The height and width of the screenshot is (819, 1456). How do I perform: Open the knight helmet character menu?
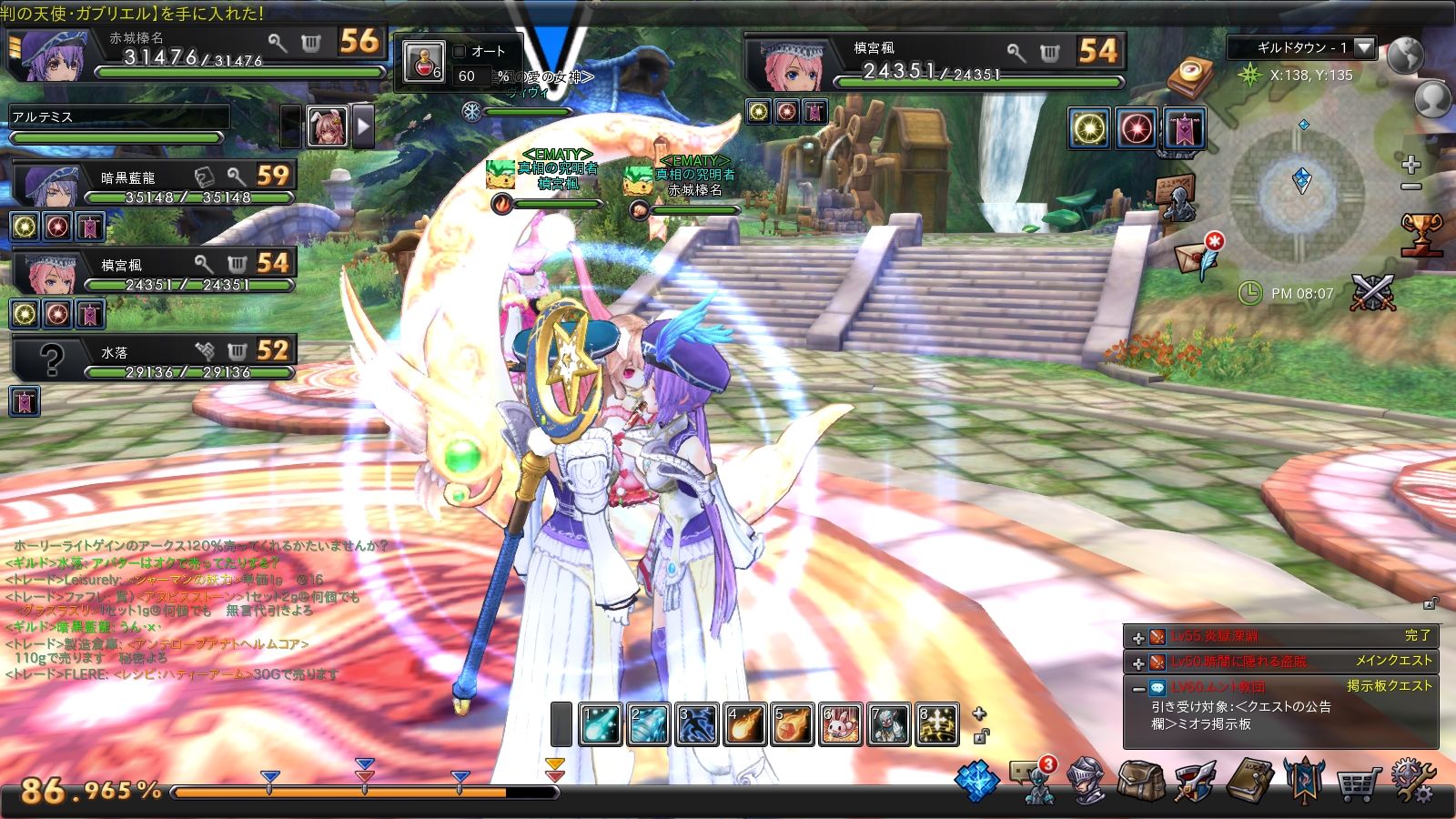[1085, 781]
